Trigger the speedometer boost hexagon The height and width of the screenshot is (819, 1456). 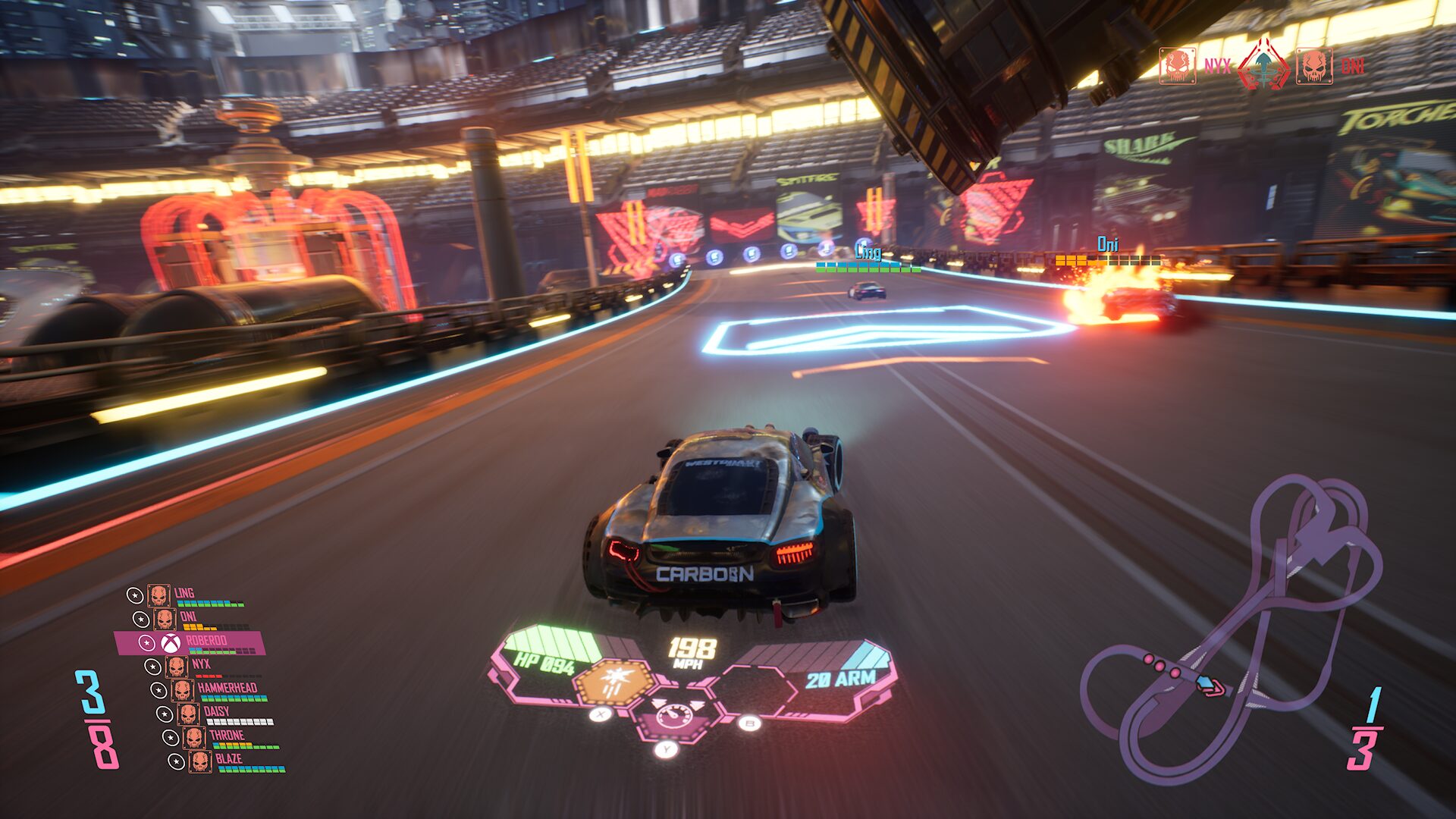pos(673,717)
